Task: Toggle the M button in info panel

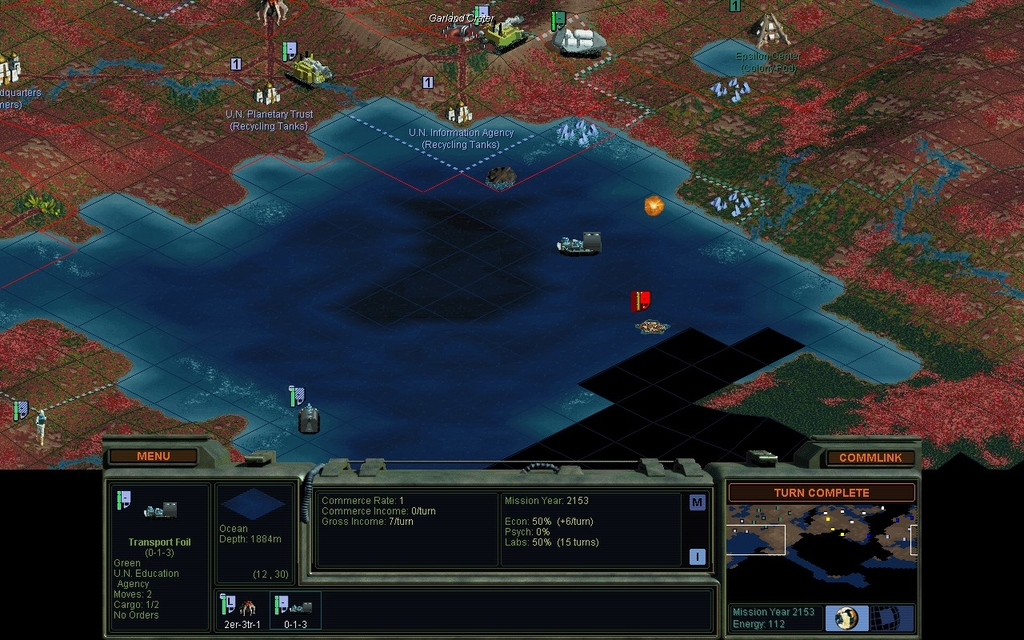Action: coord(697,503)
